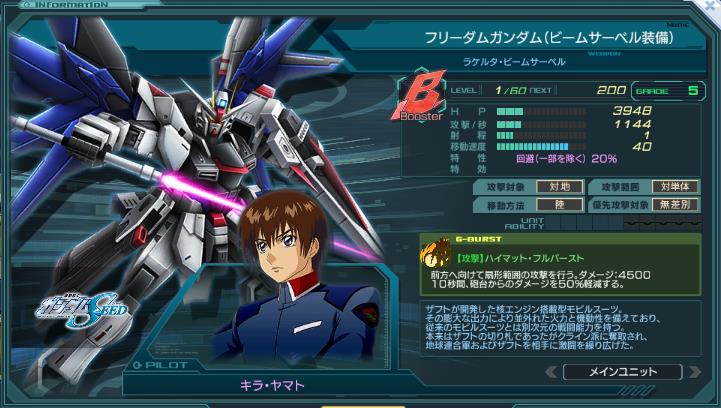Go to the previous unit with left arrow
The width and height of the screenshot is (721, 408).
tap(550, 372)
